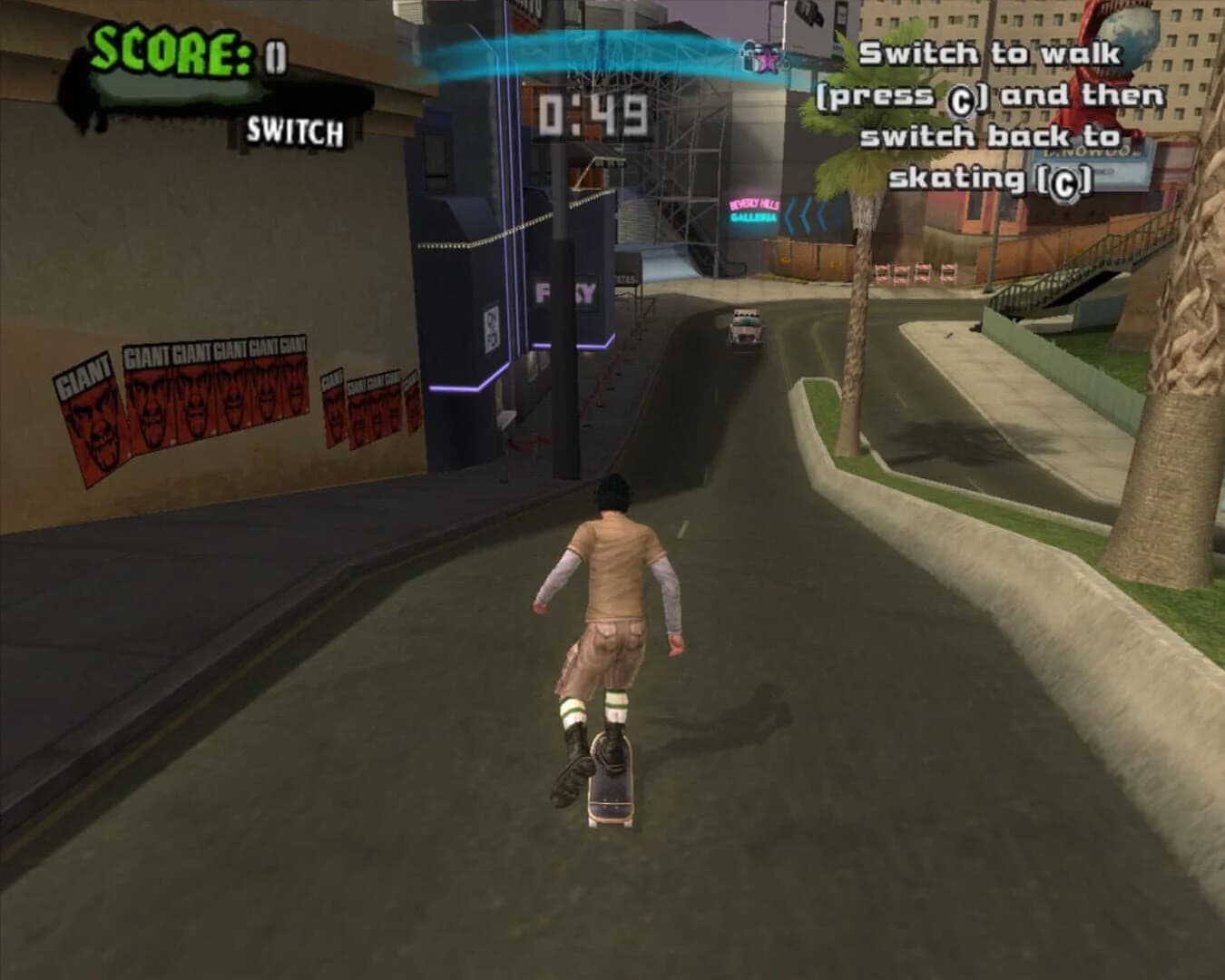Viewport: 1225px width, 980px height.
Task: Click the FOXY neon sign on the club
Action: (x=562, y=292)
